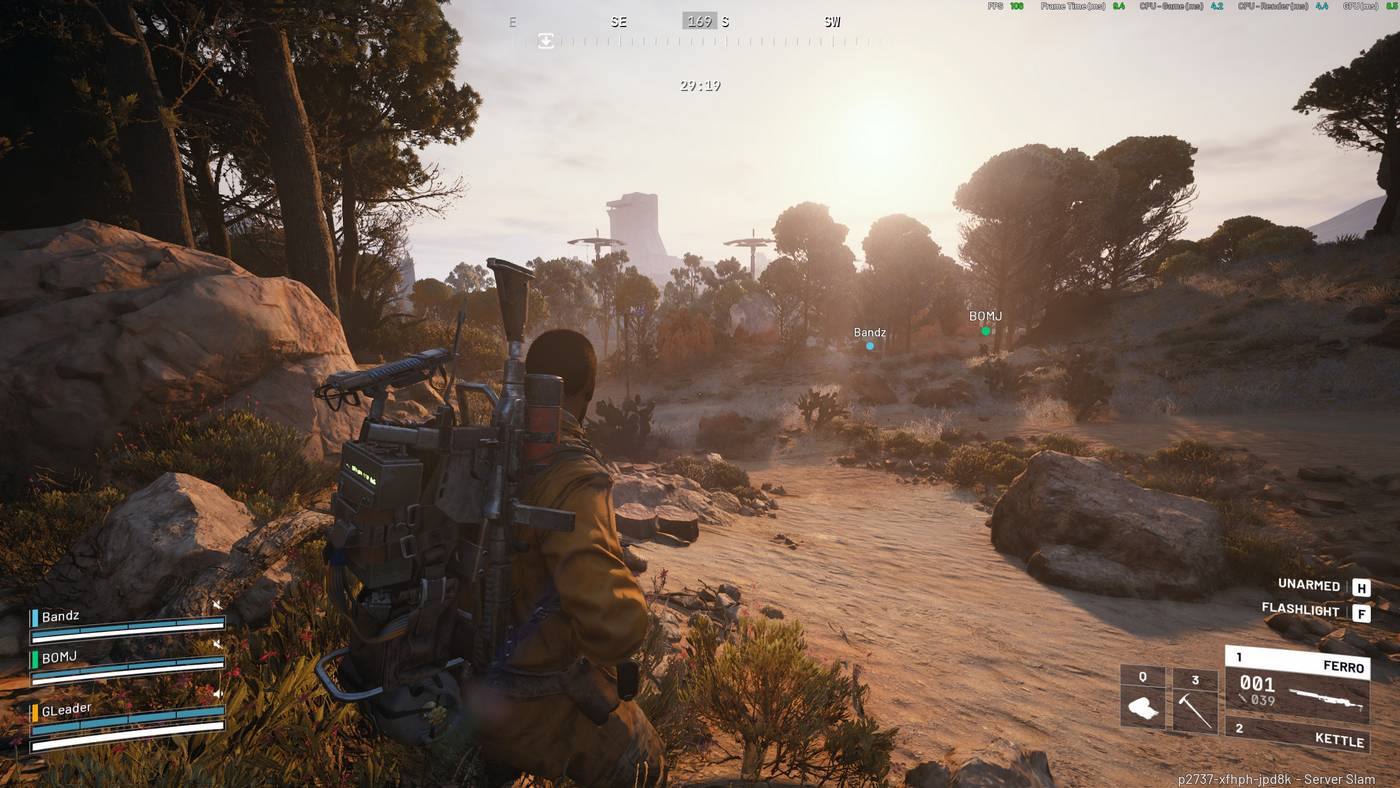This screenshot has height=788, width=1400.
Task: Select GLeader in the squad list
Action: (127, 718)
